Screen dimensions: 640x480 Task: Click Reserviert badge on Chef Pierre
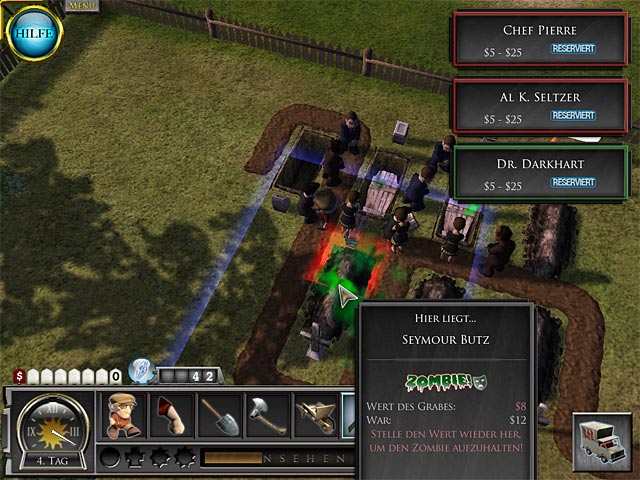tap(574, 47)
